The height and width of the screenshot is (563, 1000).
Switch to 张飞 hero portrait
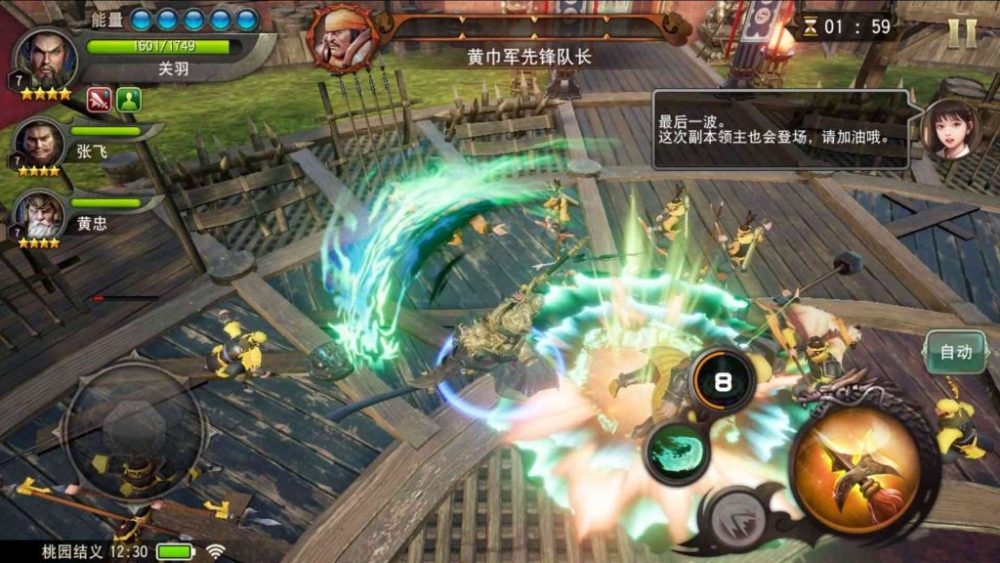(40, 143)
